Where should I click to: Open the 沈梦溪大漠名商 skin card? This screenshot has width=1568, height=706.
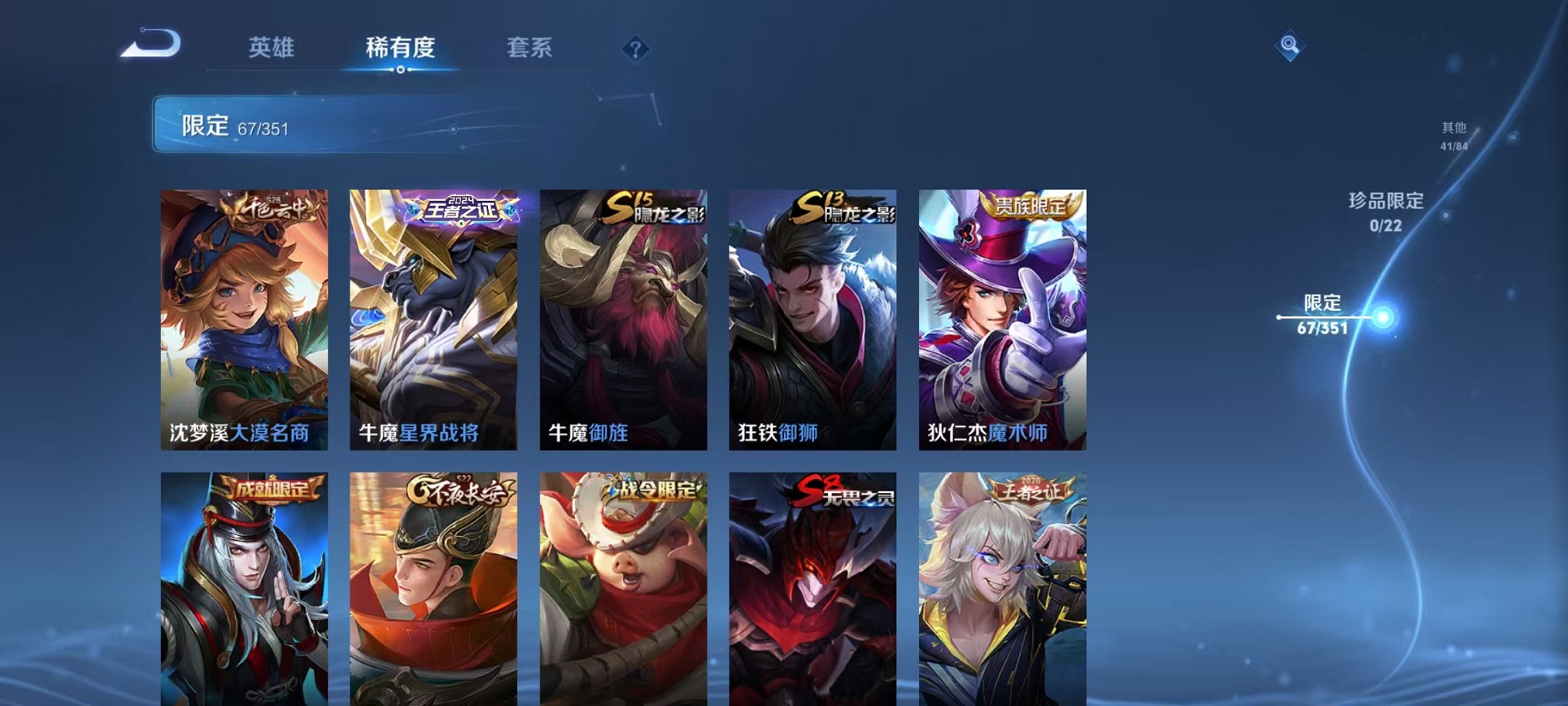click(244, 319)
